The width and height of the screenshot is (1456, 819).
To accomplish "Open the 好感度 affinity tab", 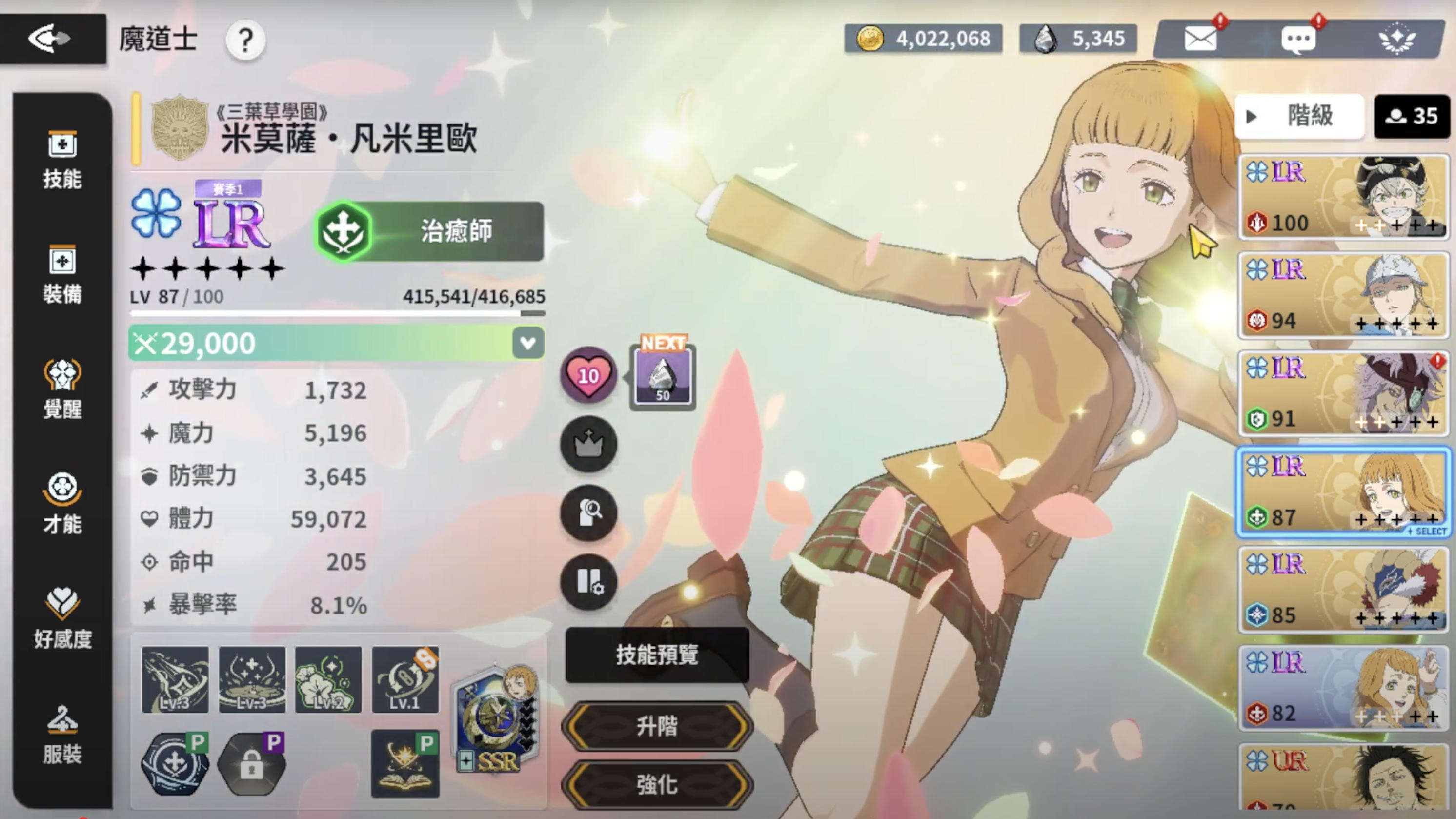I will [x=62, y=619].
